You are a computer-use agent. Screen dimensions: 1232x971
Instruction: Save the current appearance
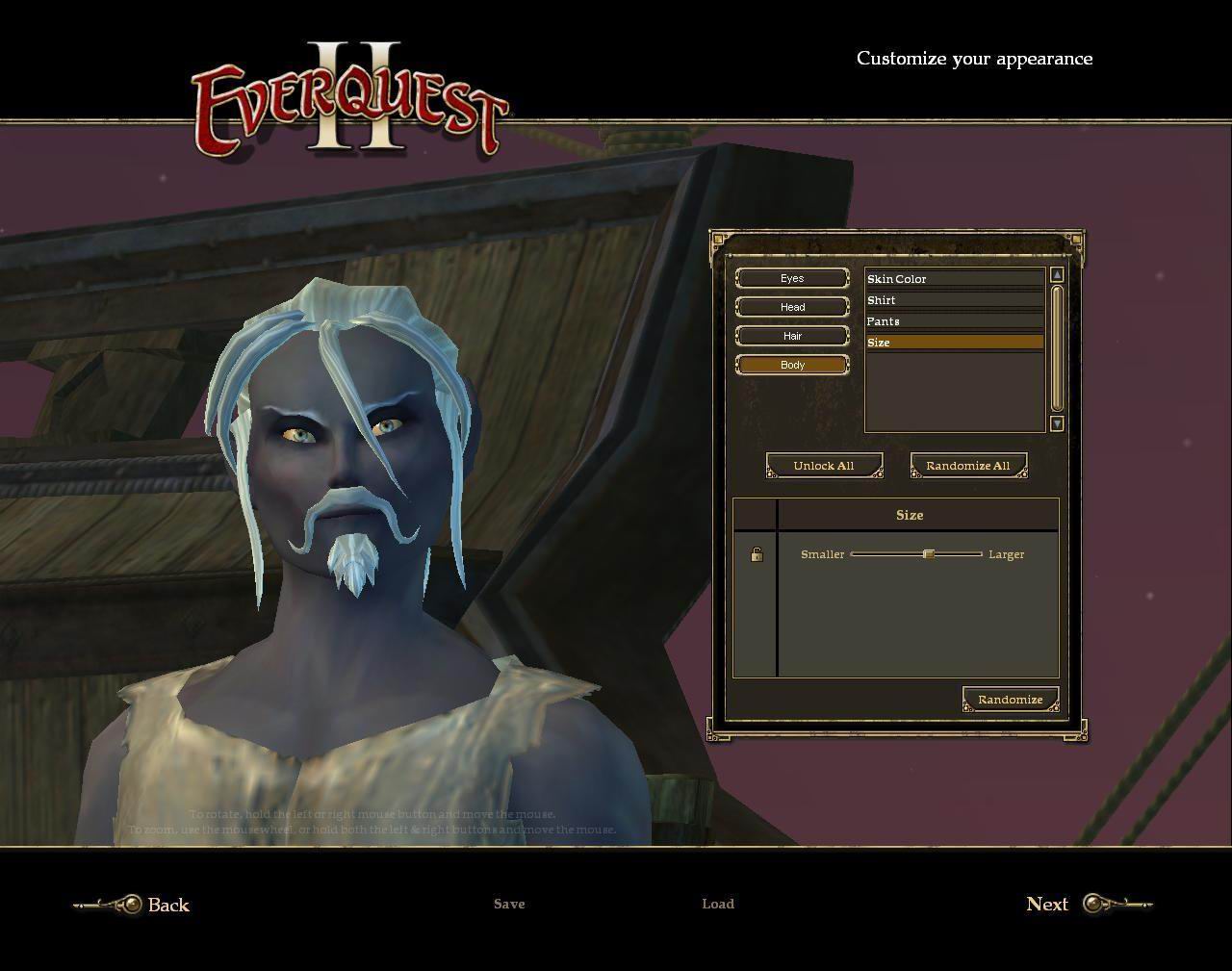509,904
